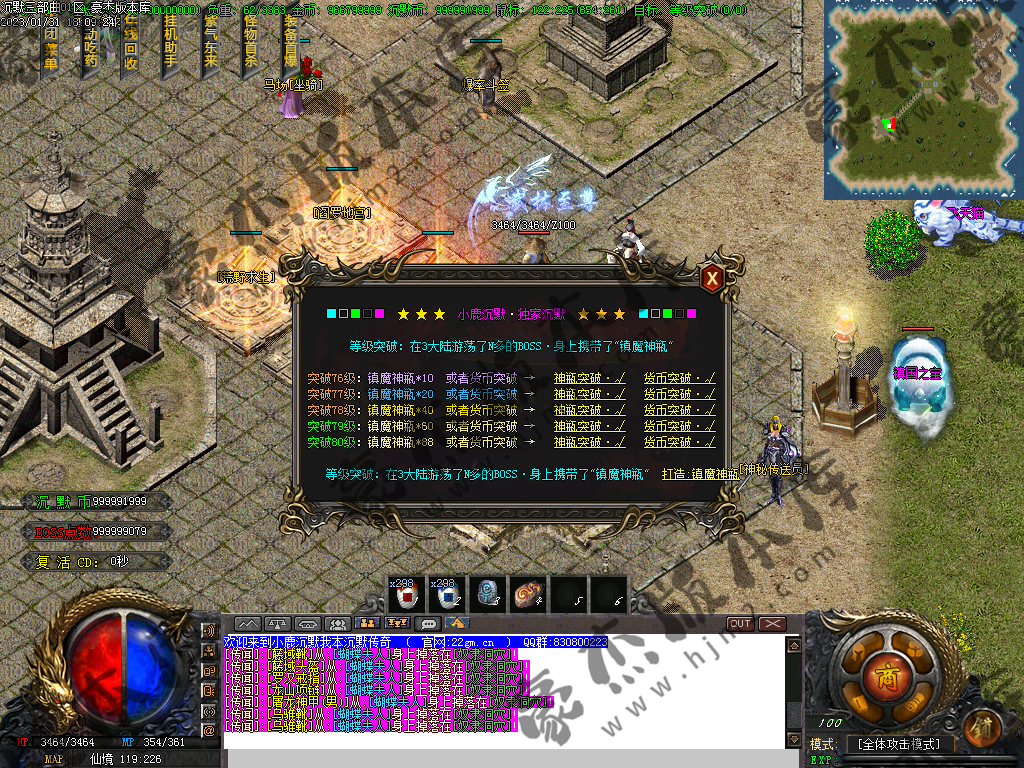Open the 挂机助手 auto-play helper banner

pyautogui.click(x=170, y=46)
